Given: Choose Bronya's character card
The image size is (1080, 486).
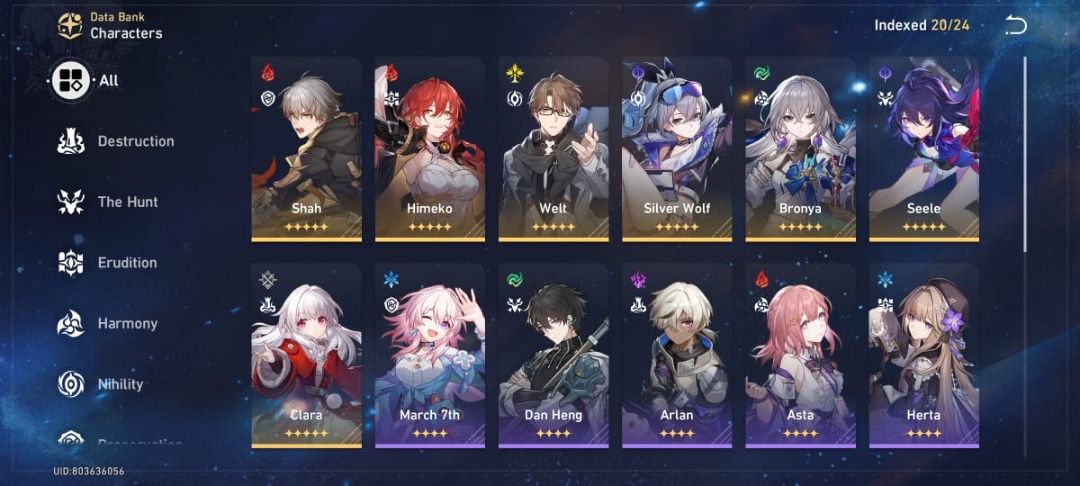Looking at the screenshot, I should tap(800, 148).
